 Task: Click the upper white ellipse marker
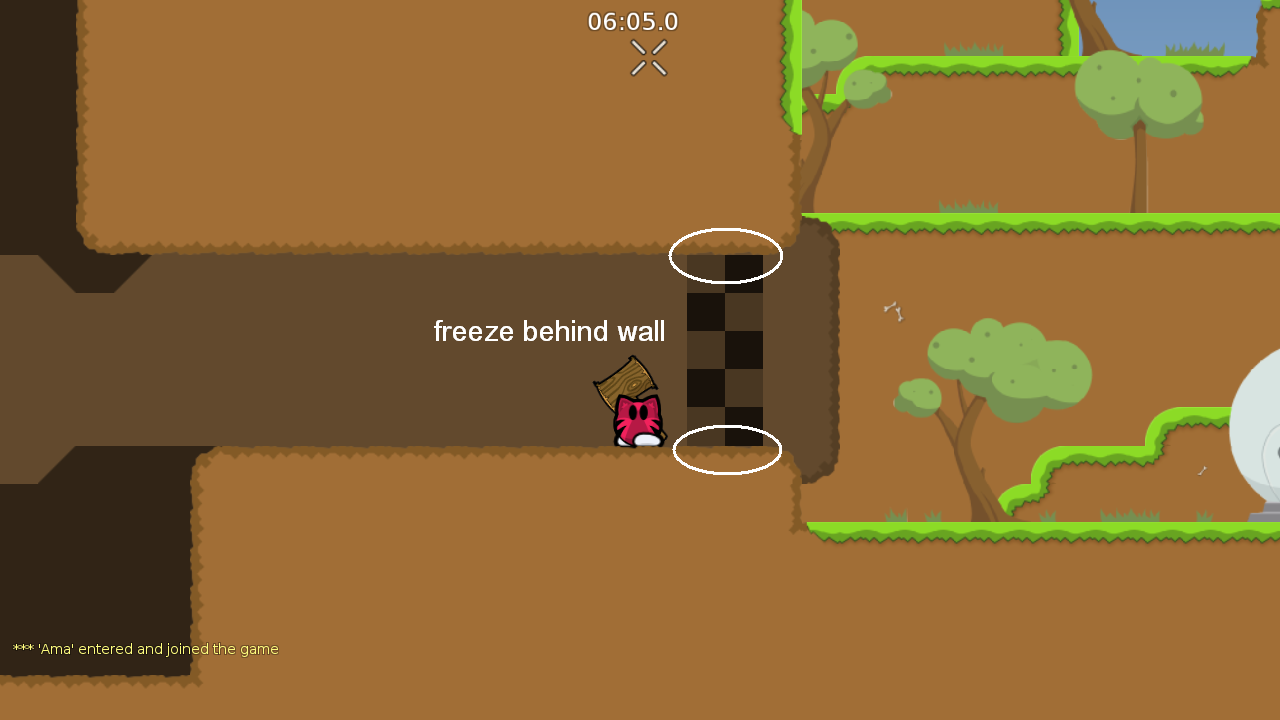[x=726, y=256]
